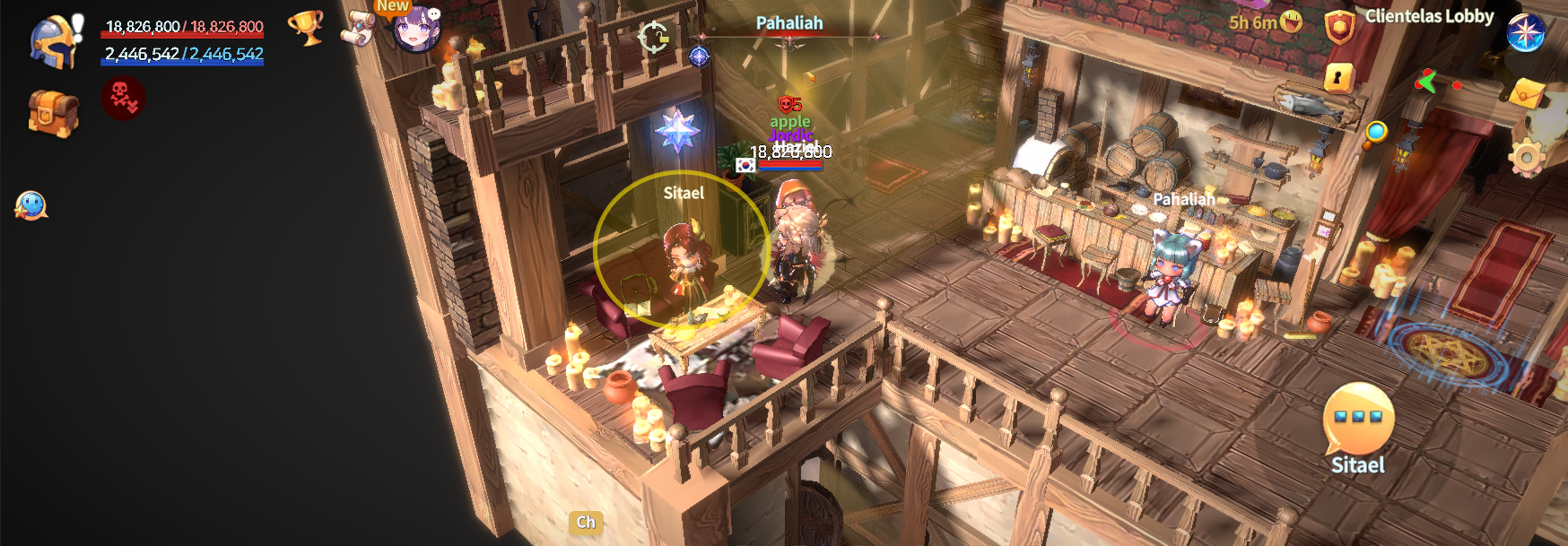The height and width of the screenshot is (546, 1568).
Task: Open the character helmet menu
Action: pyautogui.click(x=53, y=40)
